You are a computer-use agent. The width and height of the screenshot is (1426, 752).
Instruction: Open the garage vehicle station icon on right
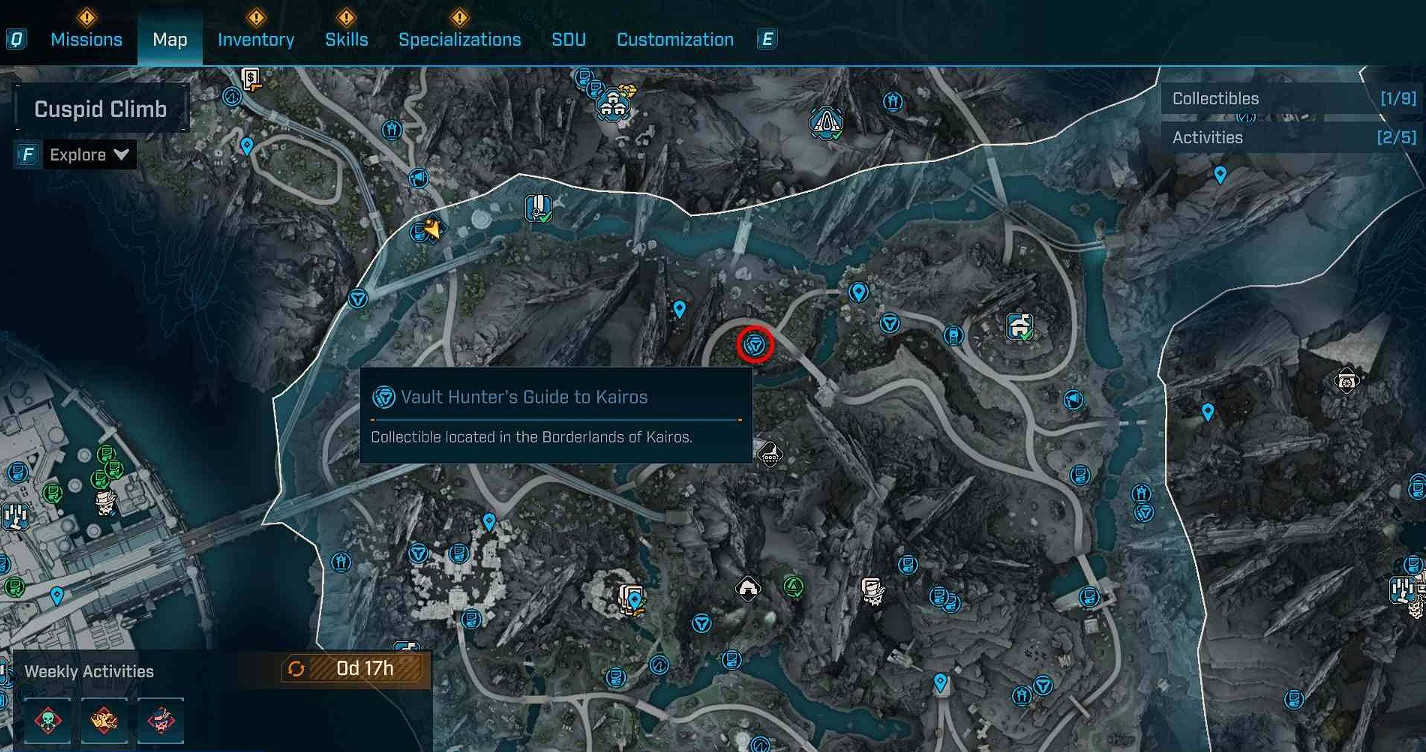pyautogui.click(x=1017, y=325)
